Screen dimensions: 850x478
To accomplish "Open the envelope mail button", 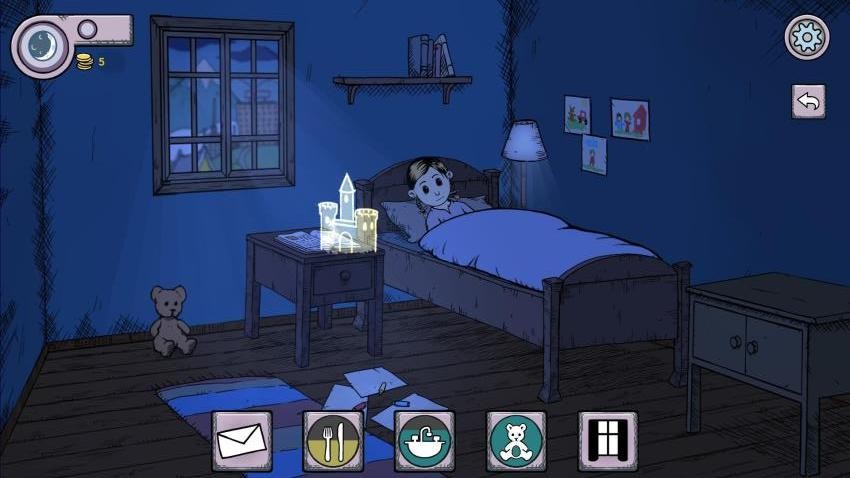I will click(241, 441).
